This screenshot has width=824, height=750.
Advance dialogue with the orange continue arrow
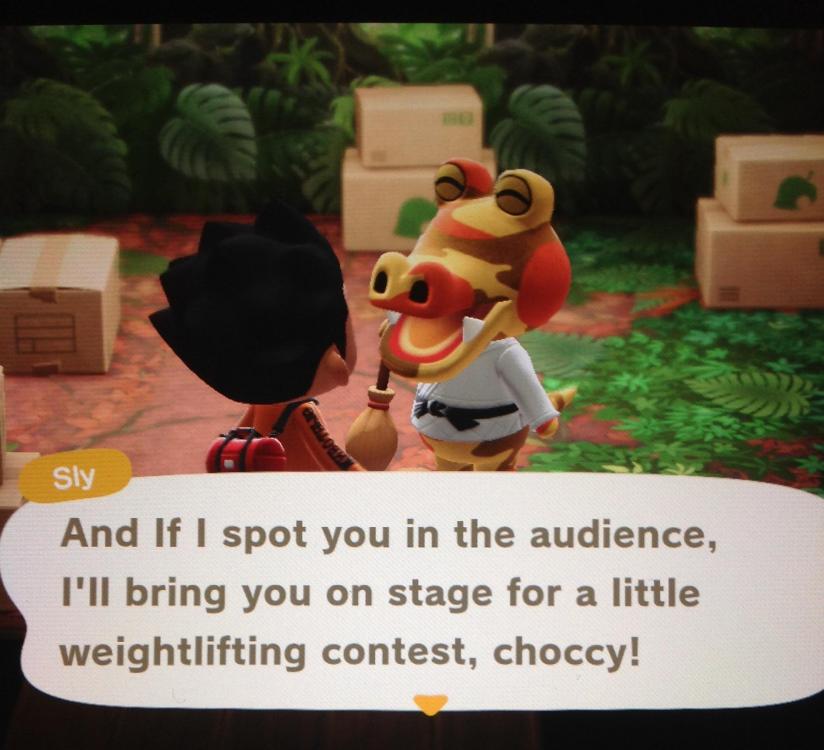pos(430,704)
